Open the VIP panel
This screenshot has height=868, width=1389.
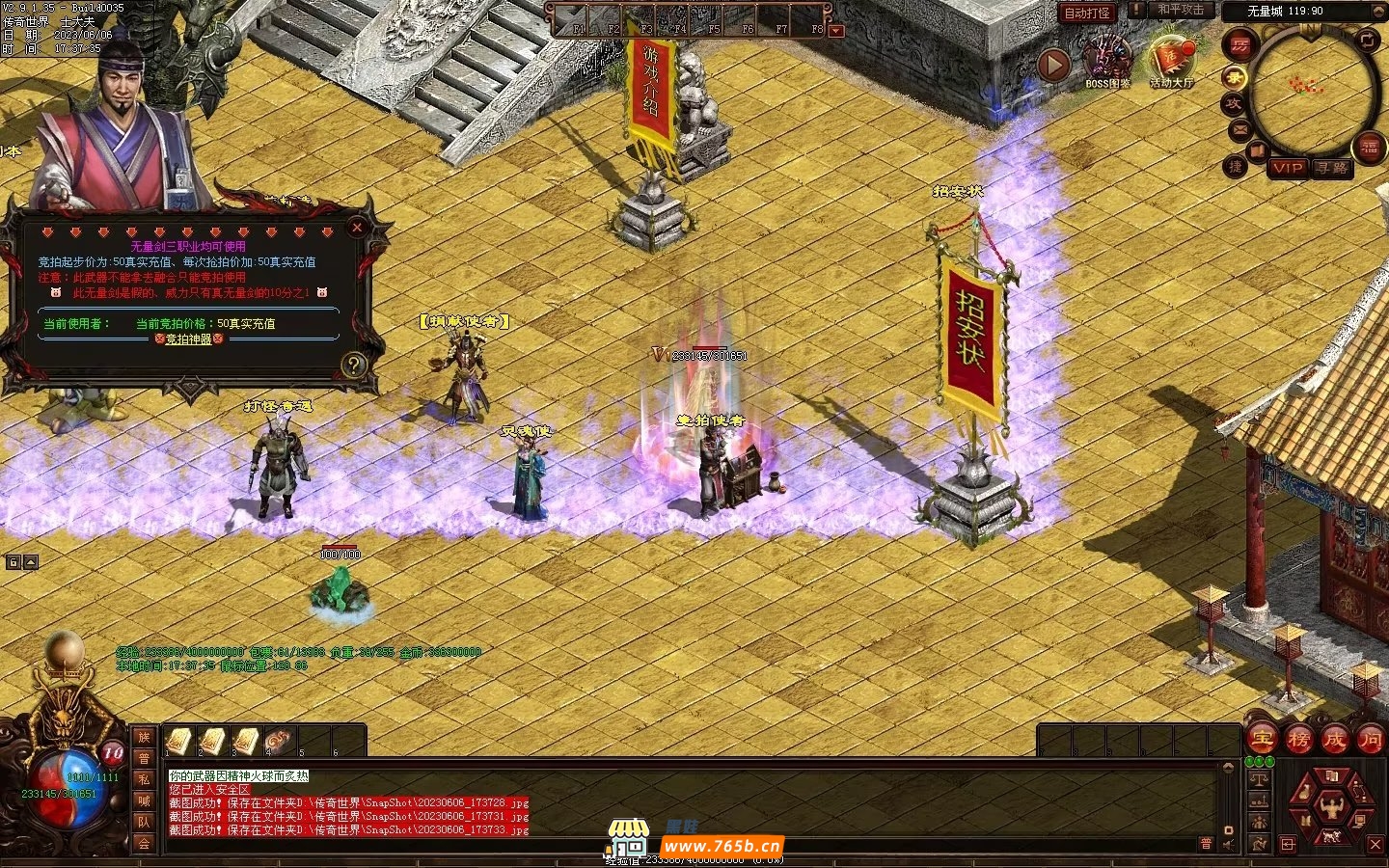click(x=1287, y=168)
